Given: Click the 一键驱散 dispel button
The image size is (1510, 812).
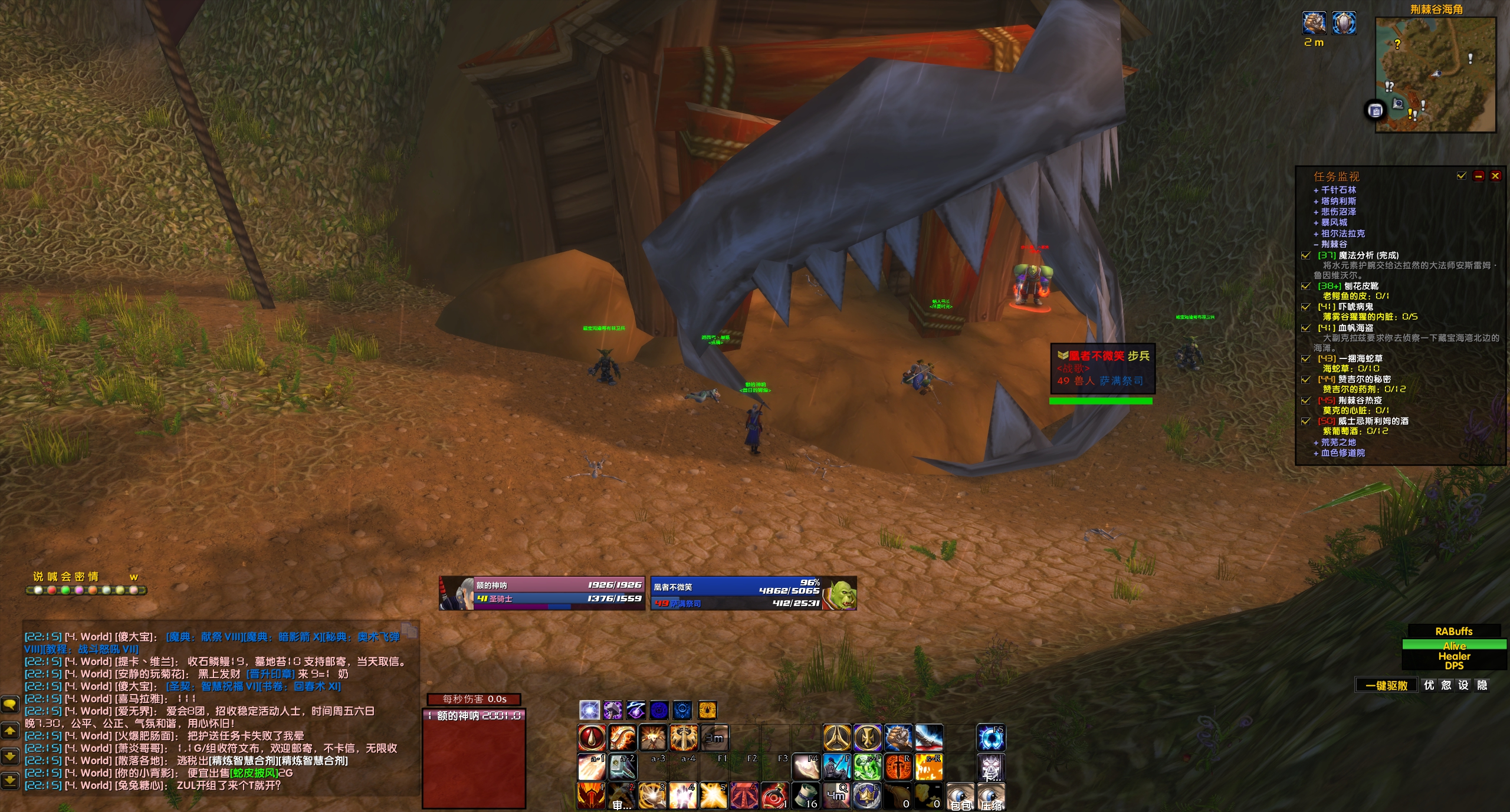Looking at the screenshot, I should pos(1386,685).
